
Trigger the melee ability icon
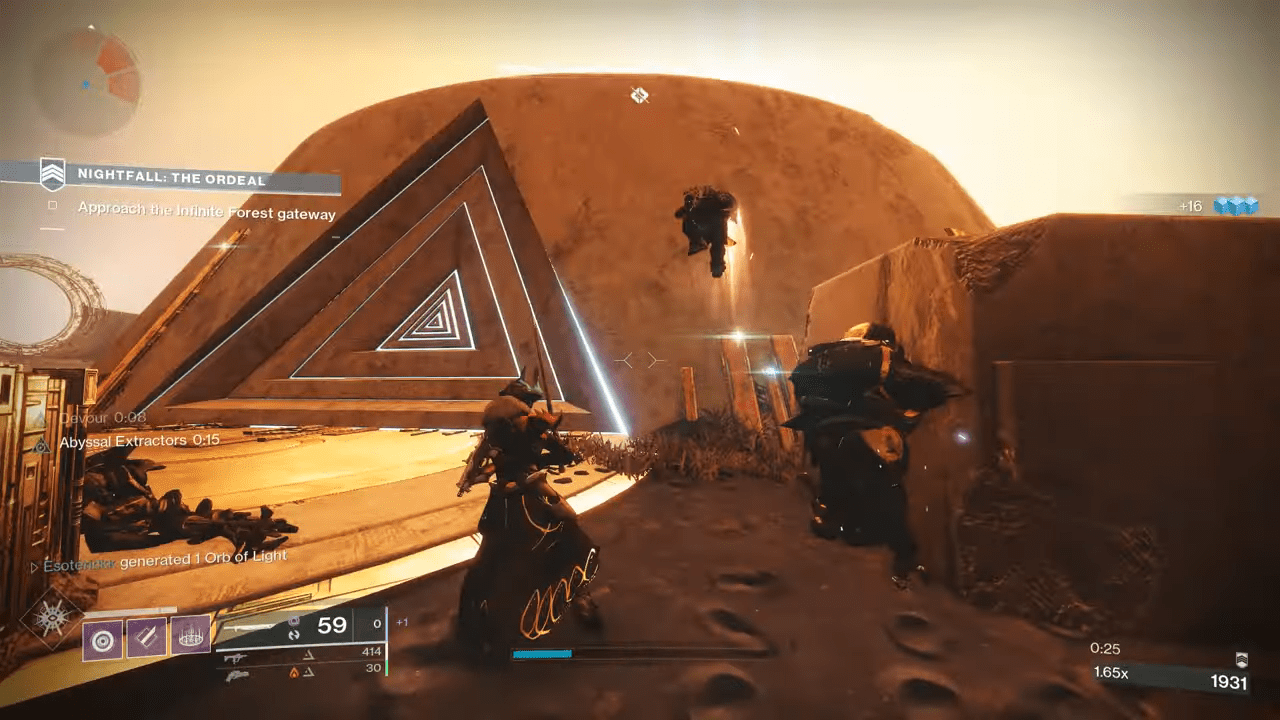click(147, 637)
